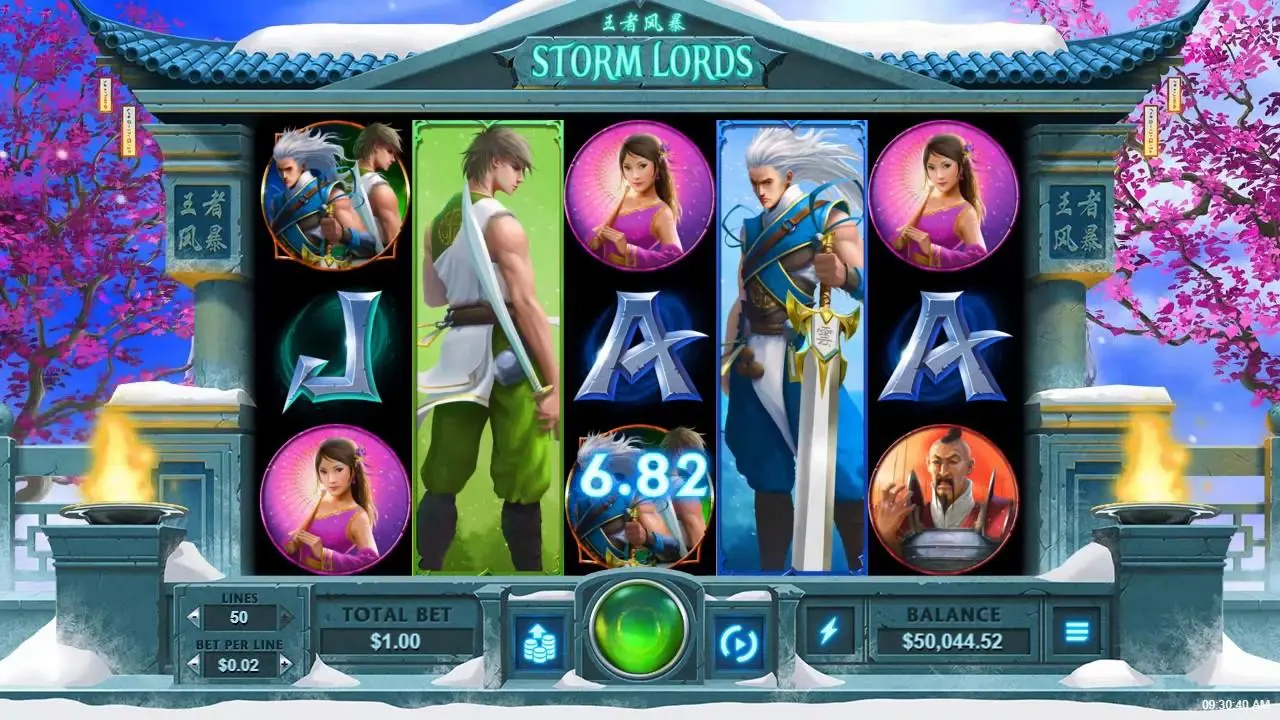Toggle the lightning bolt turbo mode
1280x720 pixels.
coord(829,630)
